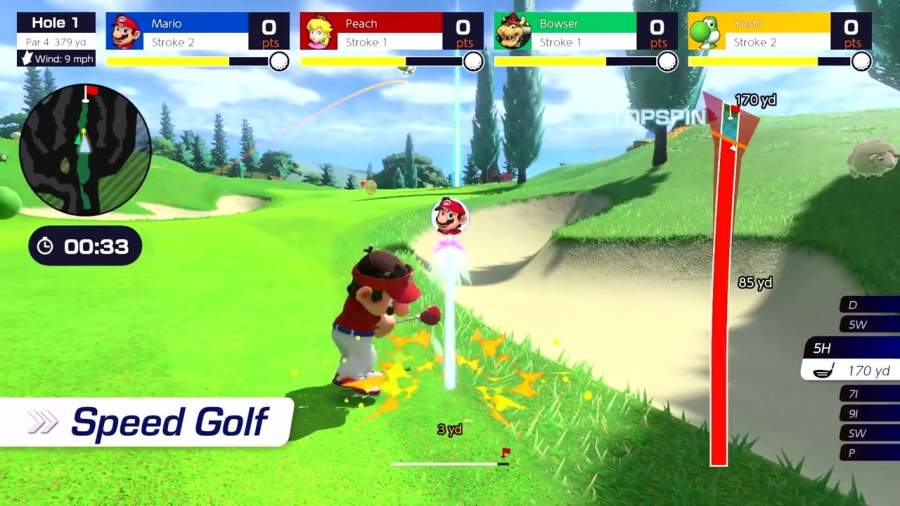
Task: Choose Yoshi's player score panel
Action: (x=779, y=32)
